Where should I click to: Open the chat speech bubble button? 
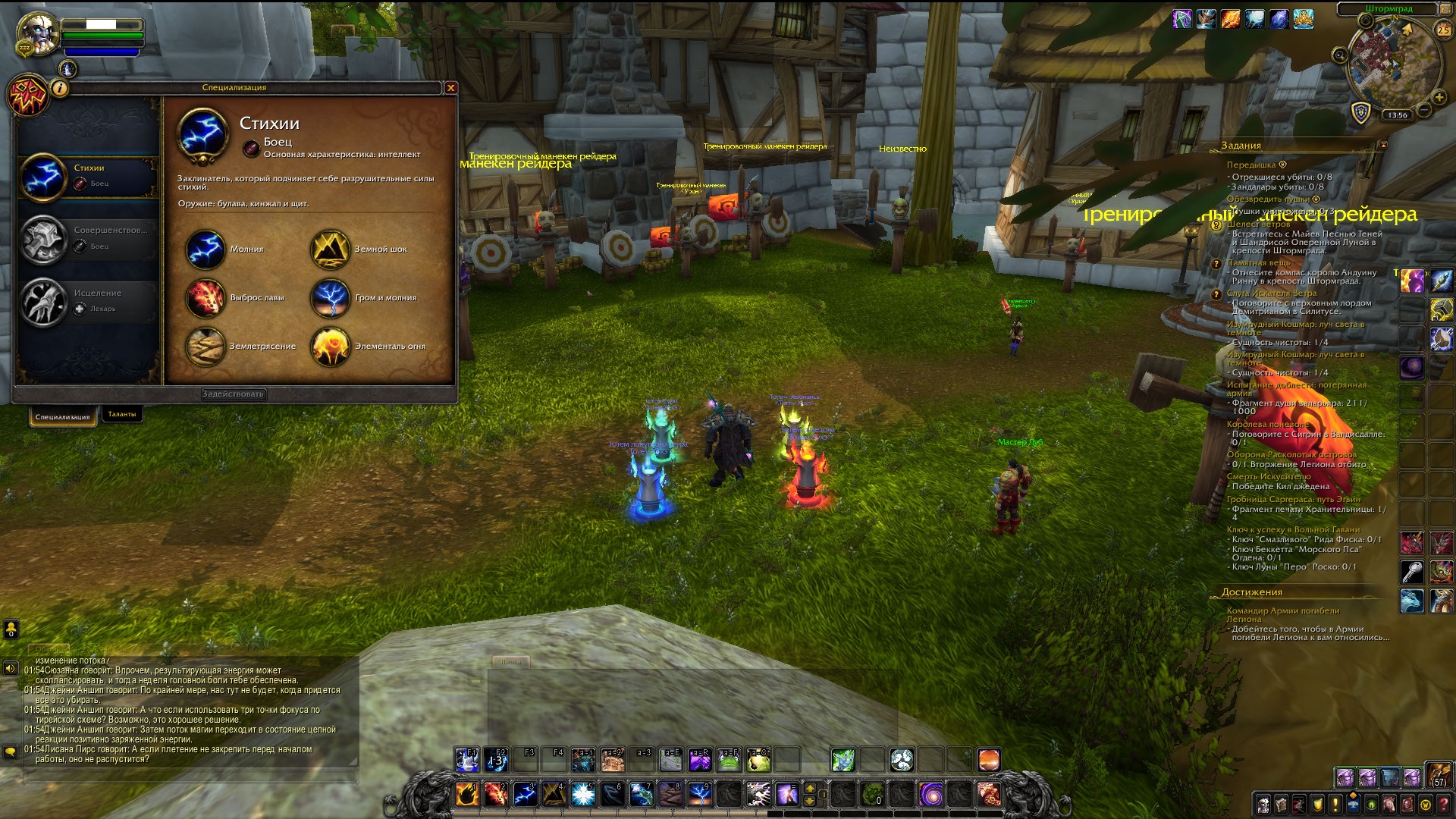[11, 752]
